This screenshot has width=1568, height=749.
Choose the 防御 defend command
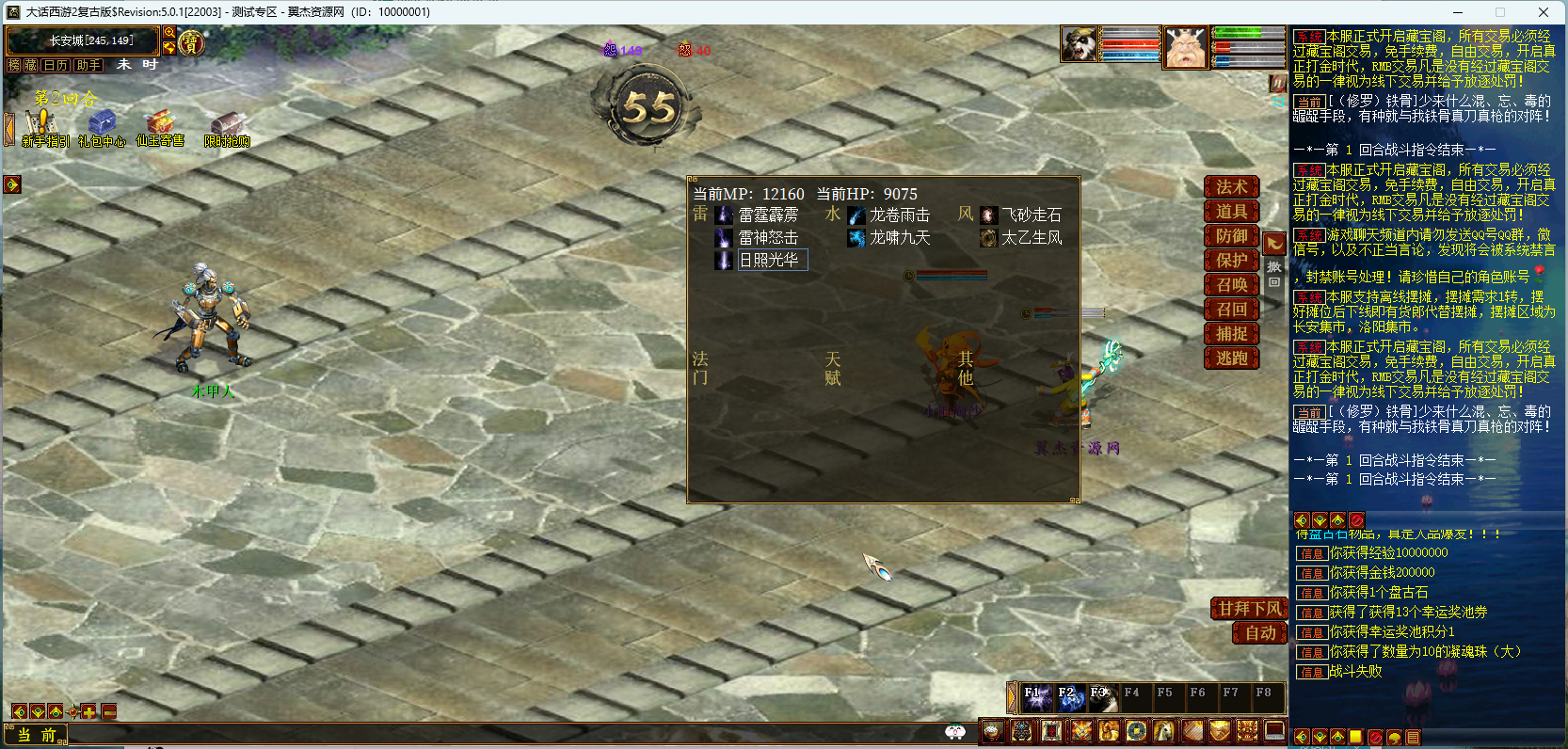[1231, 236]
